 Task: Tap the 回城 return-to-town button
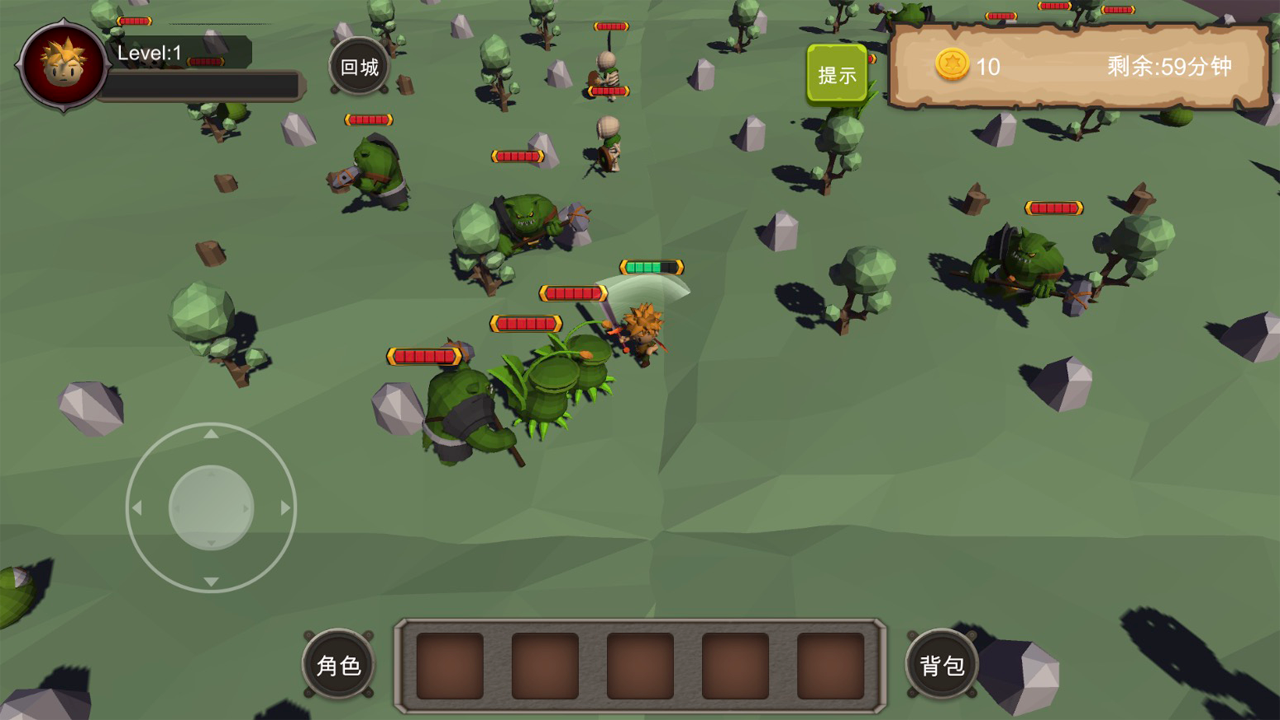pos(360,67)
